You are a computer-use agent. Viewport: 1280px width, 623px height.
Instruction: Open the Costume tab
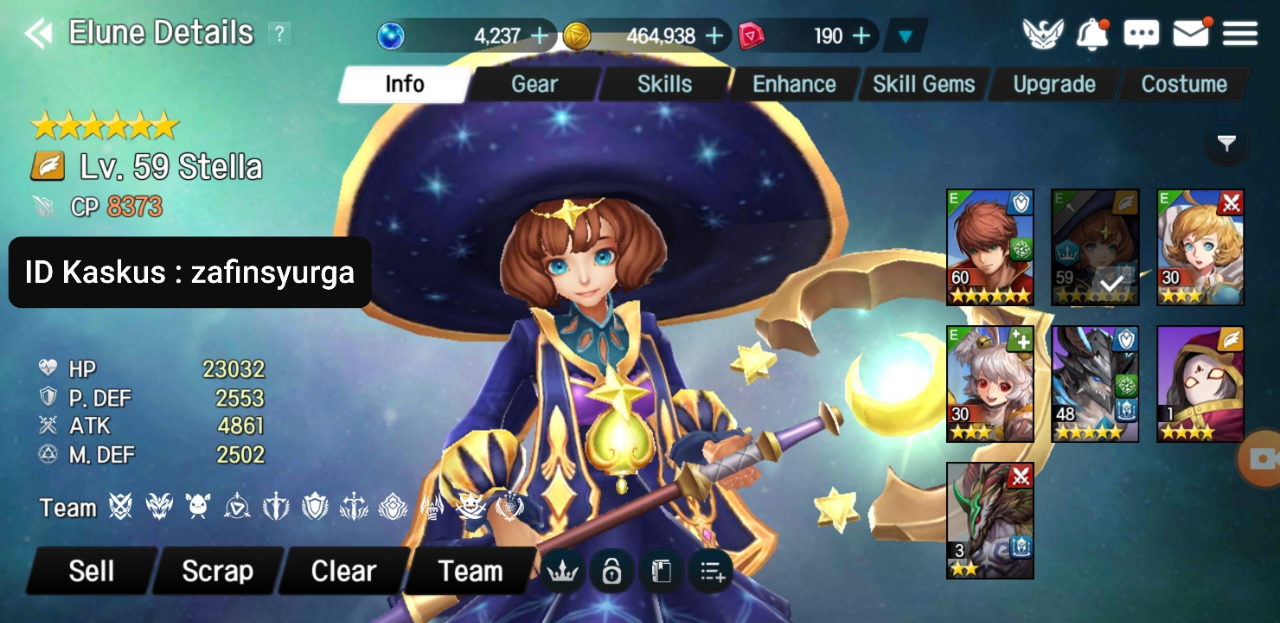[1184, 84]
